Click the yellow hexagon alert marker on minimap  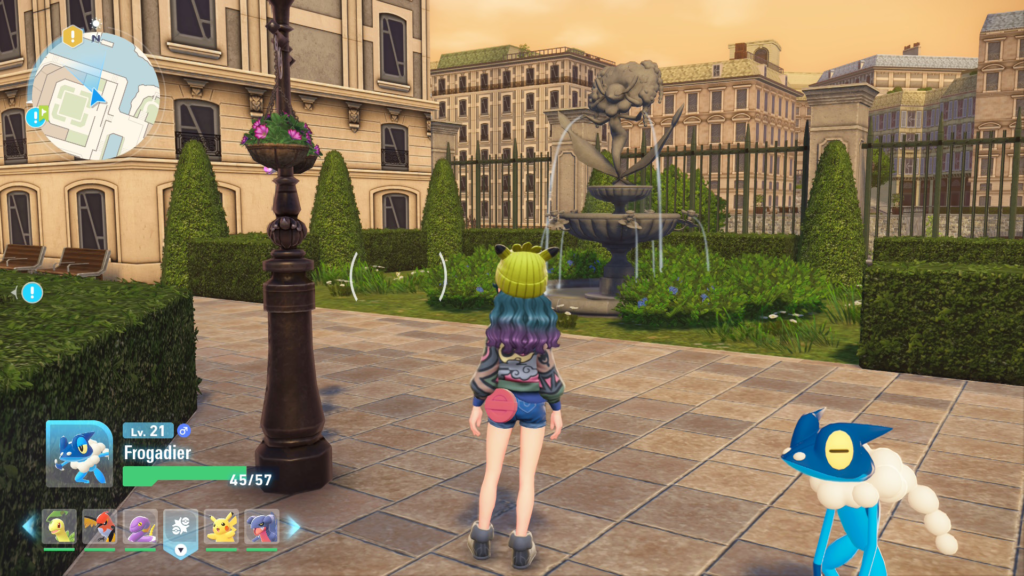pyautogui.click(x=72, y=37)
